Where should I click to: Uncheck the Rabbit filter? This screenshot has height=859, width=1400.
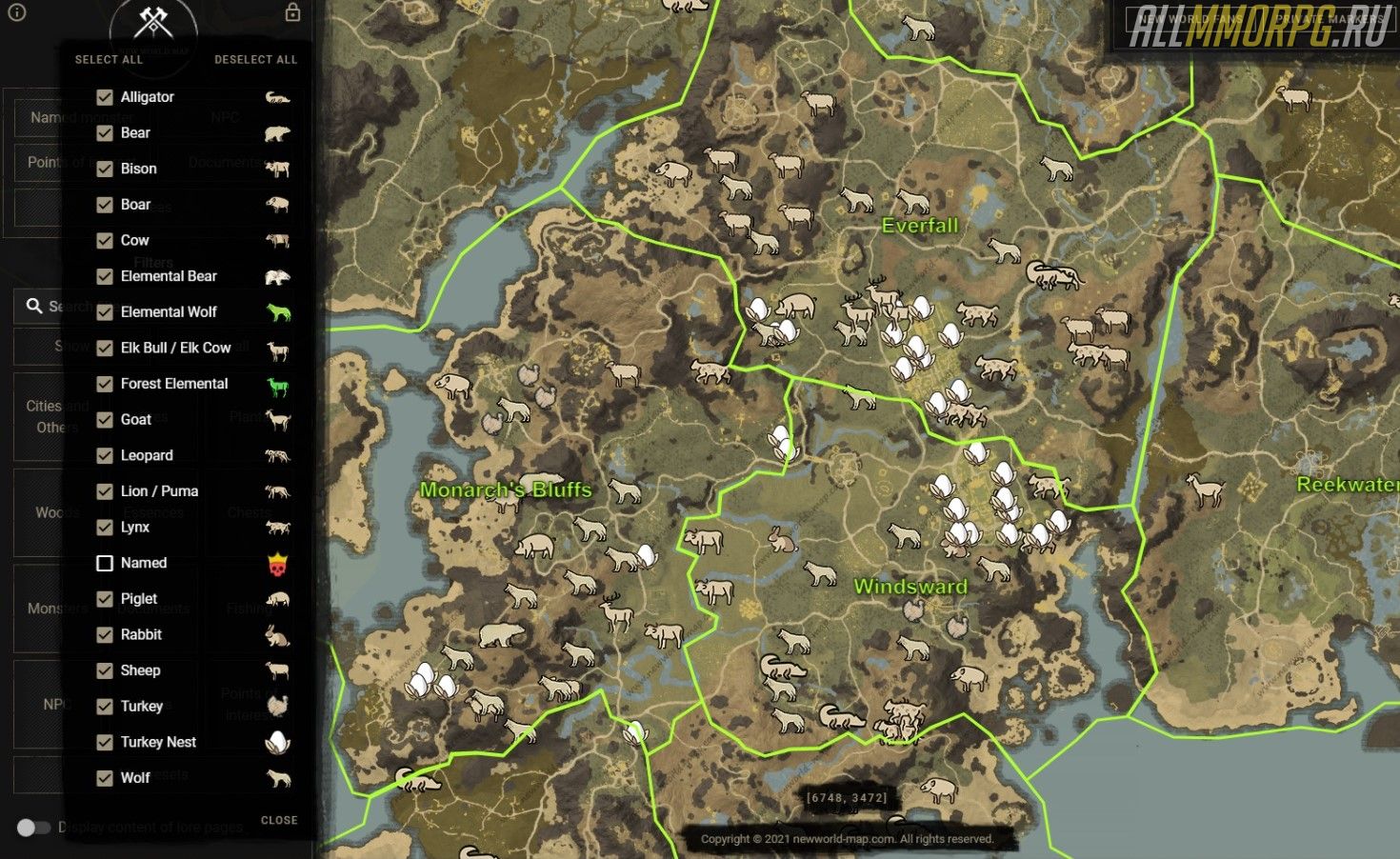(105, 635)
